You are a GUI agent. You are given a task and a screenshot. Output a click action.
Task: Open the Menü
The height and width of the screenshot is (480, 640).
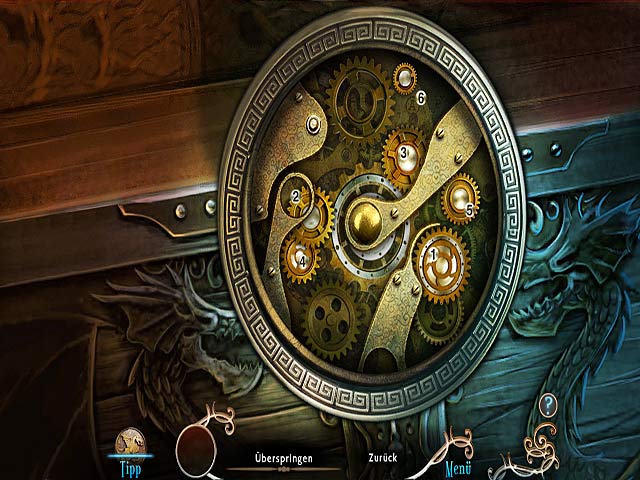[x=457, y=464]
